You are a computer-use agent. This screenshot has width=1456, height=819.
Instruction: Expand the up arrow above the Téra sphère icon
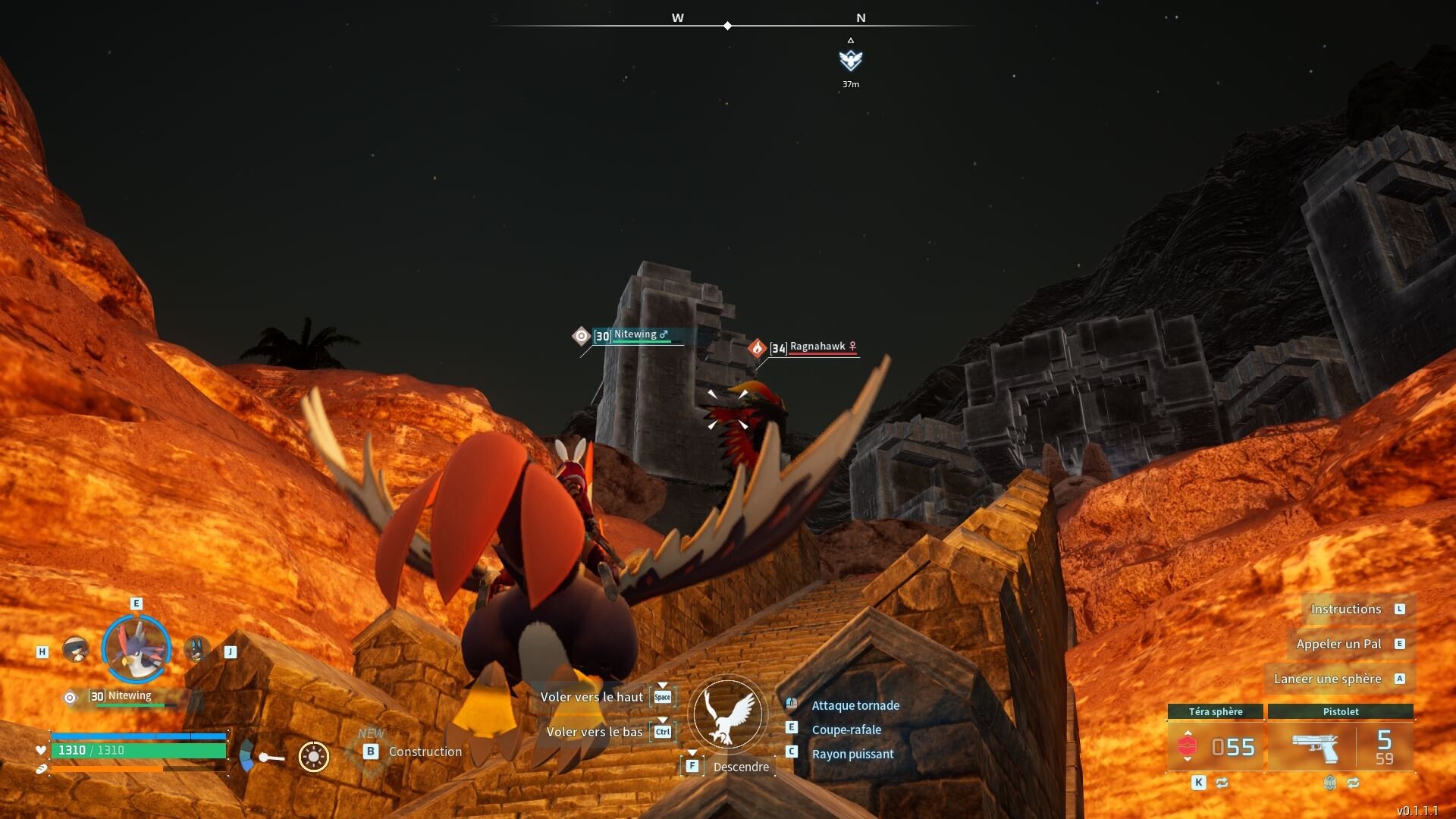click(x=1187, y=733)
